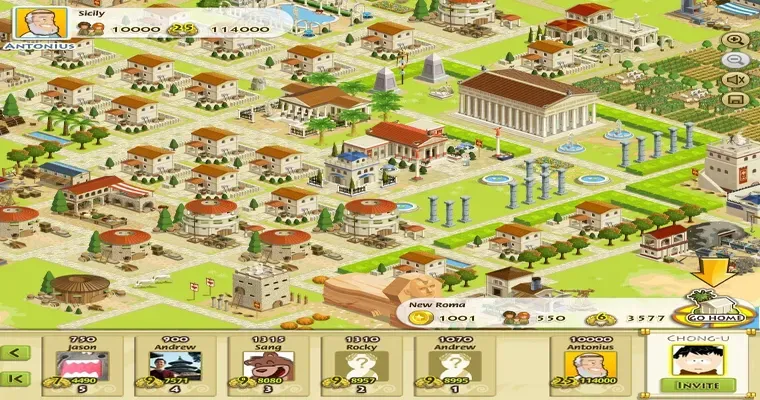Open Antonius's card in the friends bar
The width and height of the screenshot is (760, 400).
pyautogui.click(x=592, y=366)
